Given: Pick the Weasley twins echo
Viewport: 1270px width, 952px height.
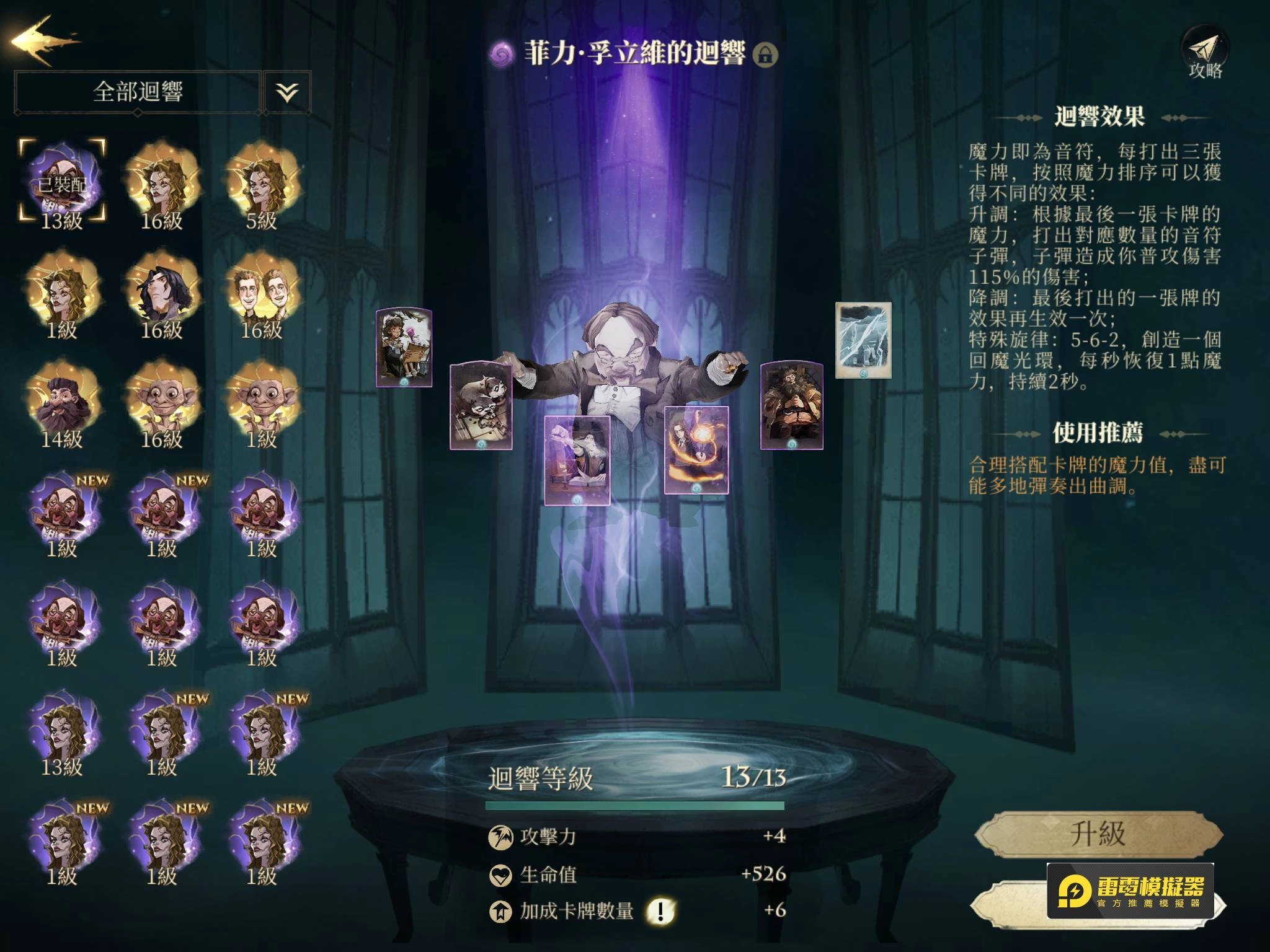Looking at the screenshot, I should click(262, 293).
